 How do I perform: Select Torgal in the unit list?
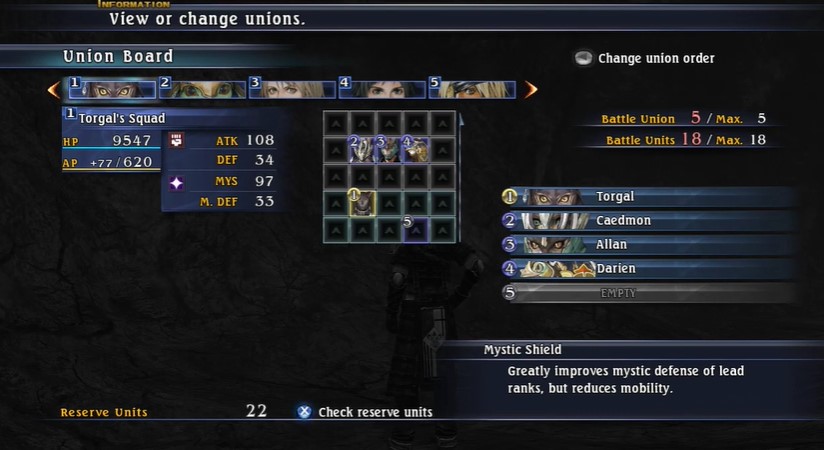pyautogui.click(x=650, y=197)
